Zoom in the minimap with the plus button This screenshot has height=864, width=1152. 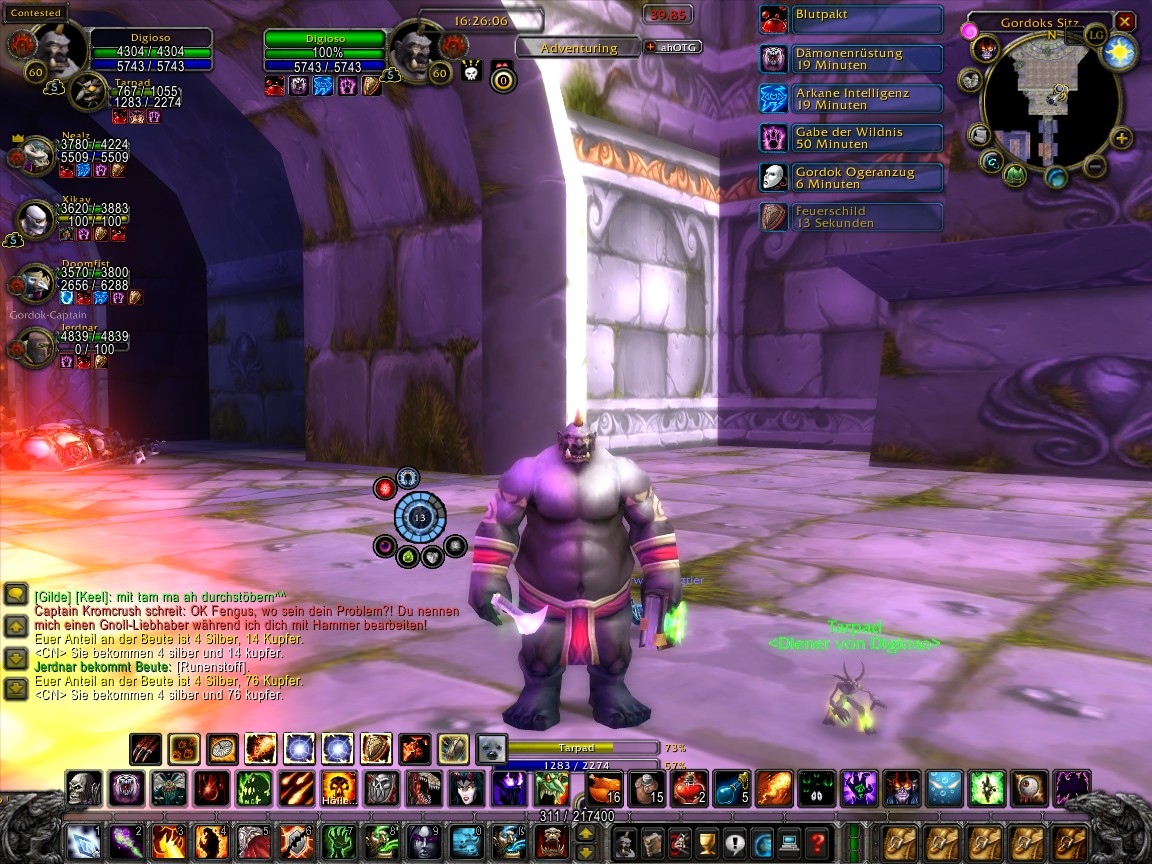pyautogui.click(x=1122, y=139)
